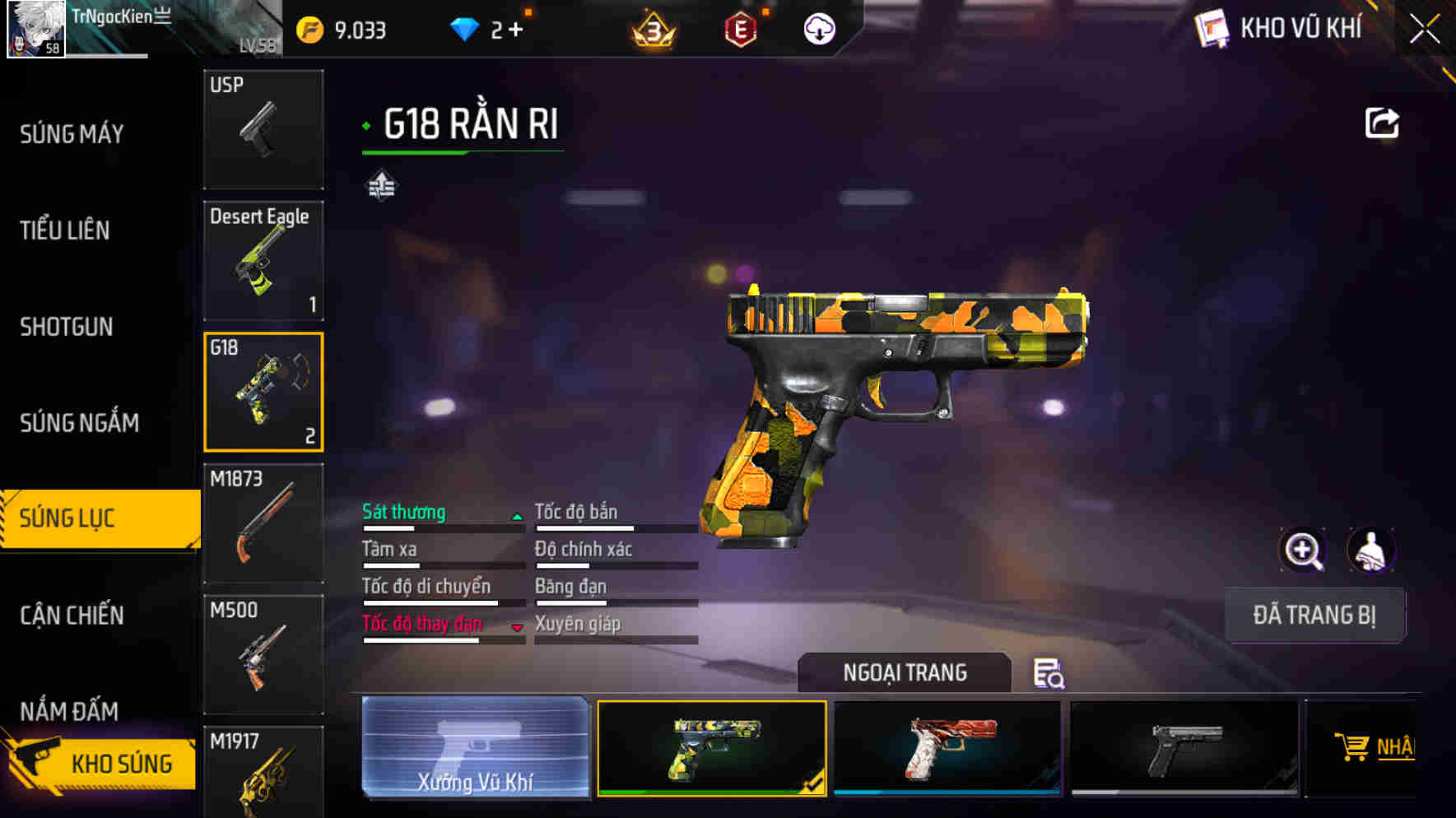
Task: Select the Ngoại Trang tab
Action: click(904, 672)
